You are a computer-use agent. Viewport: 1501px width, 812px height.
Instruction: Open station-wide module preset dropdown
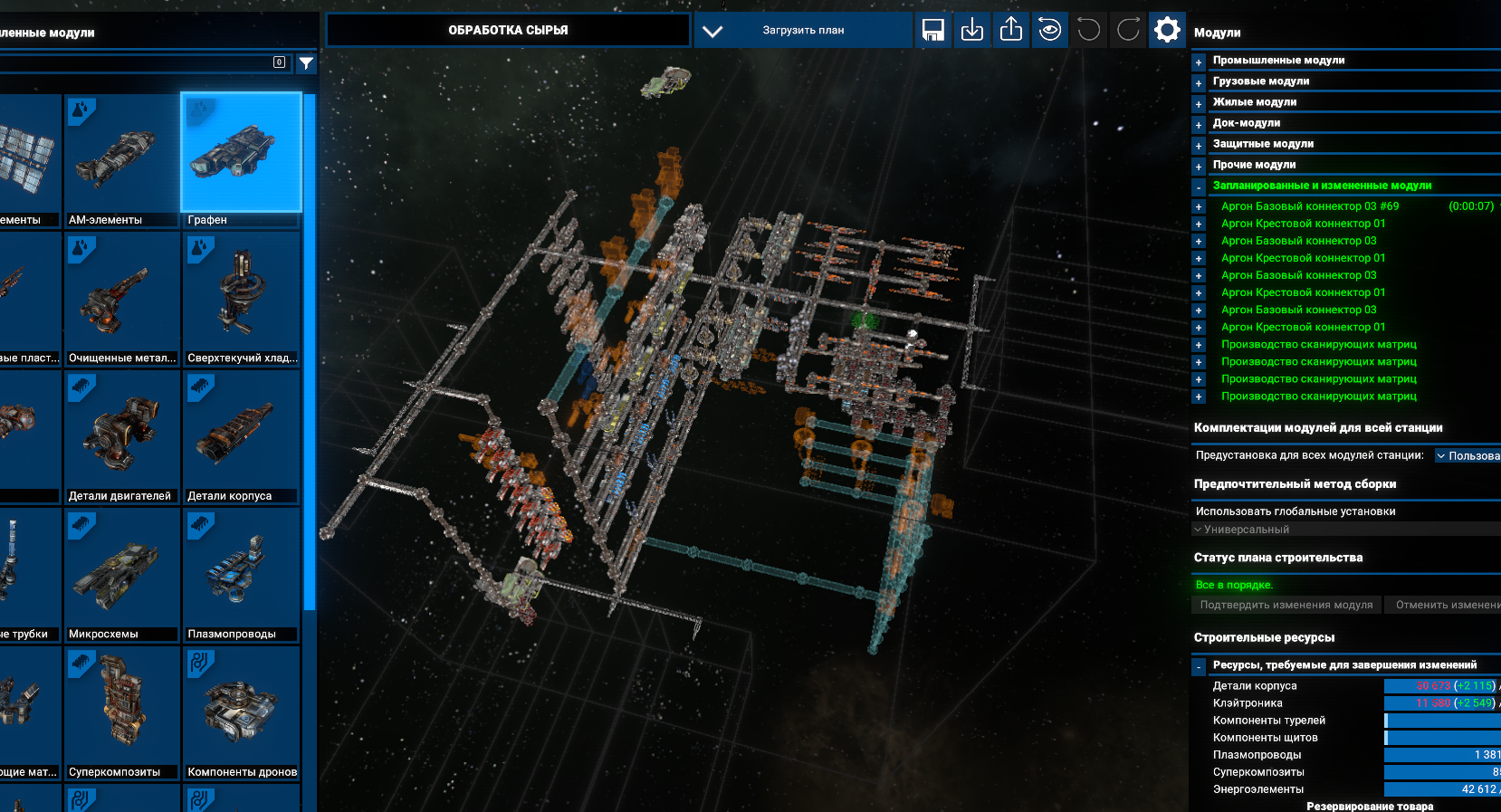tap(1468, 456)
